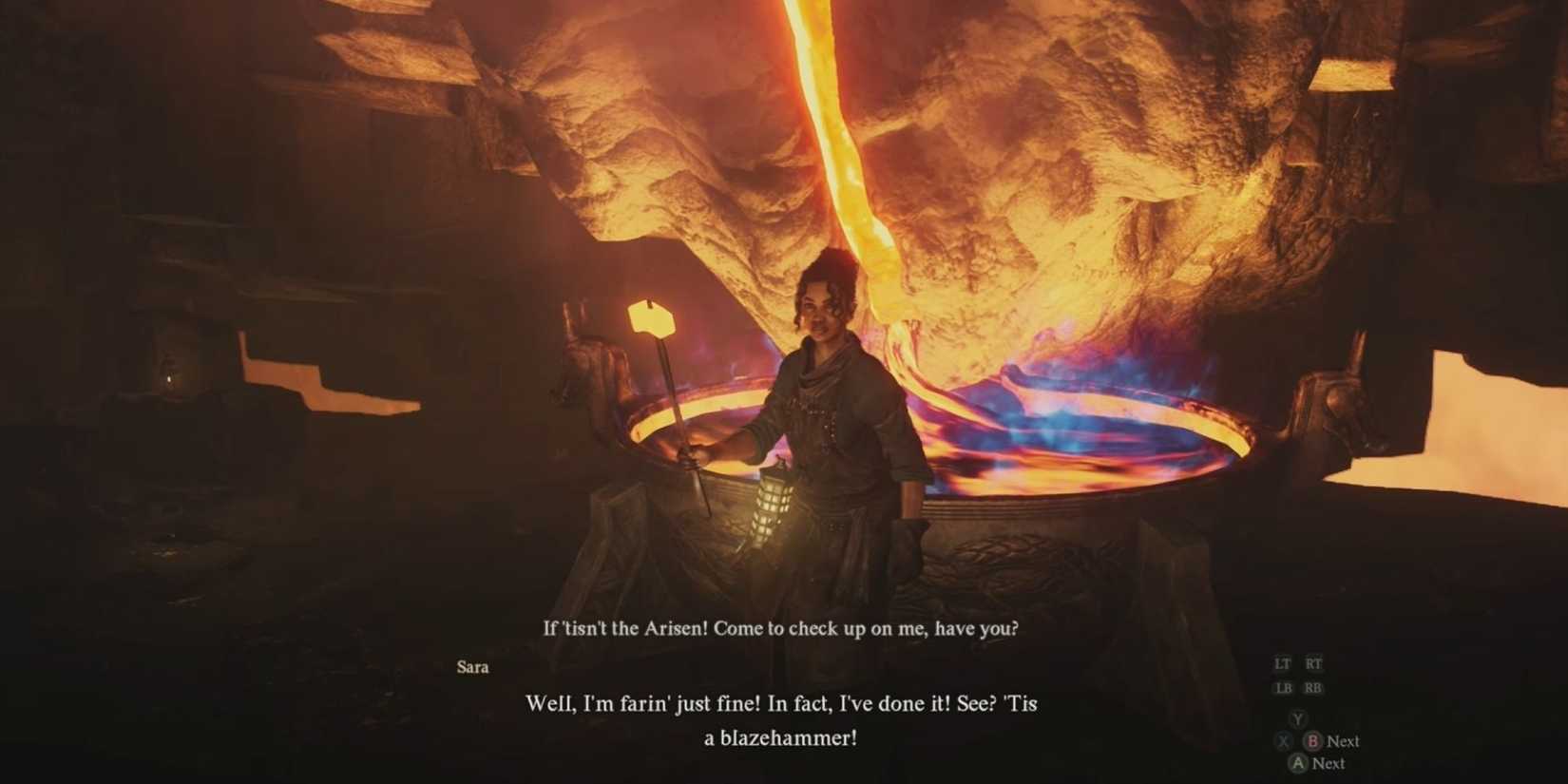The width and height of the screenshot is (1568, 784).
Task: Click the RB bumper button icon
Action: click(1313, 686)
